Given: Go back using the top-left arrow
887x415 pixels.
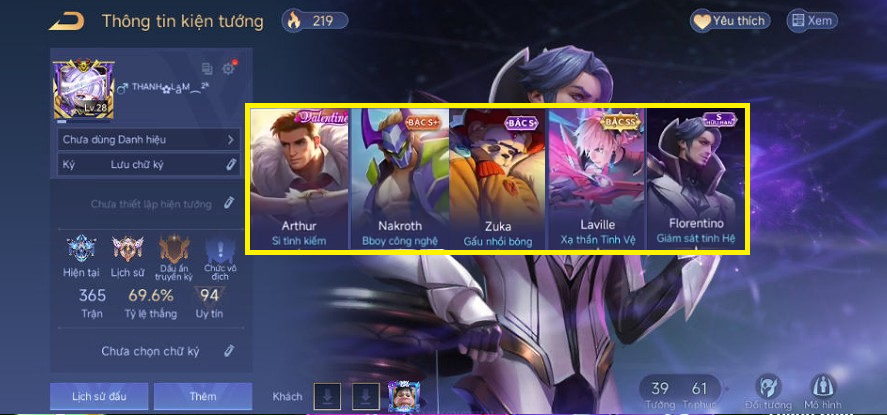Looking at the screenshot, I should 68,21.
